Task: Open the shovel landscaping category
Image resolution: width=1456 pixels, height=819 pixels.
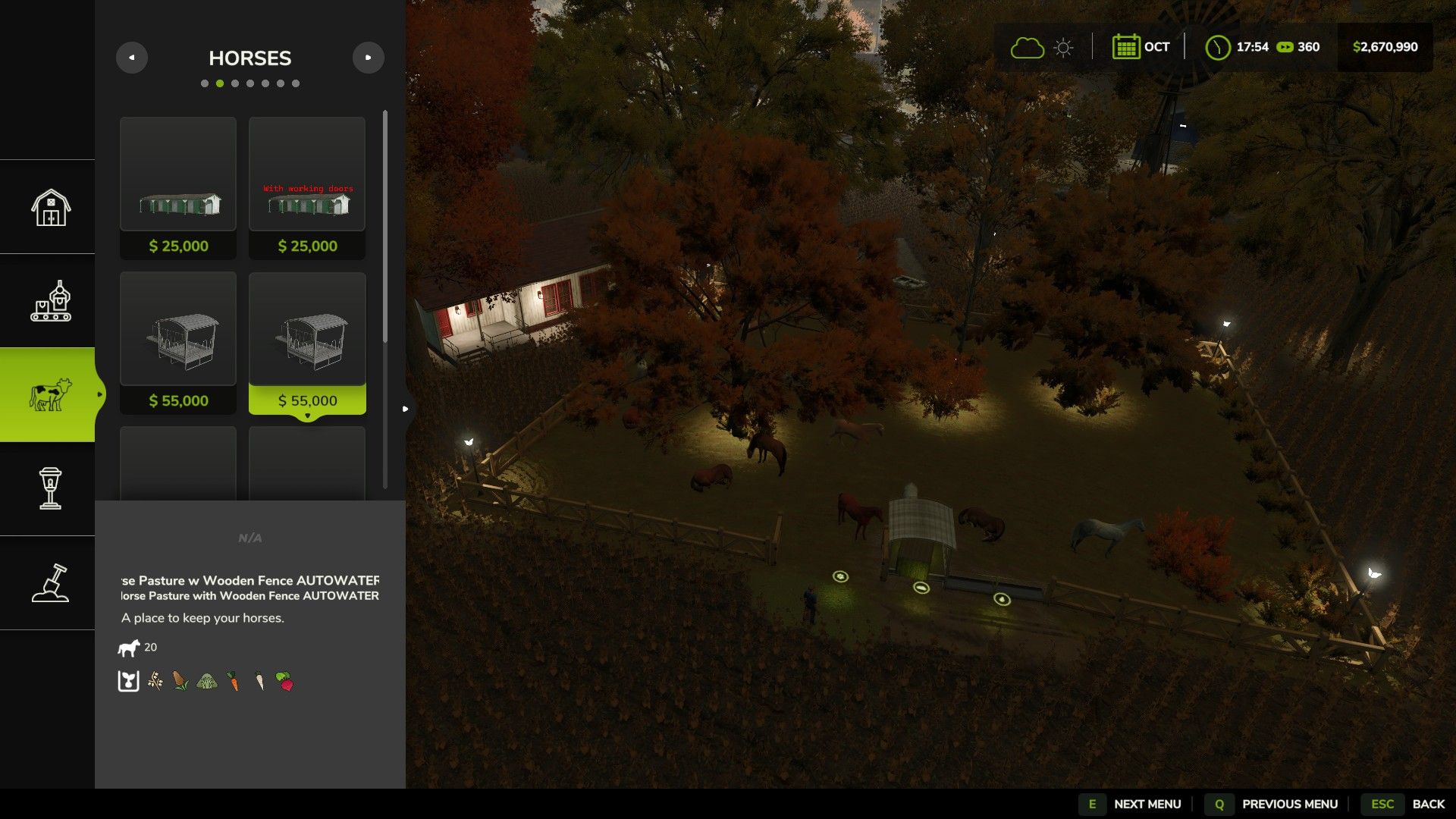Action: 50,583
